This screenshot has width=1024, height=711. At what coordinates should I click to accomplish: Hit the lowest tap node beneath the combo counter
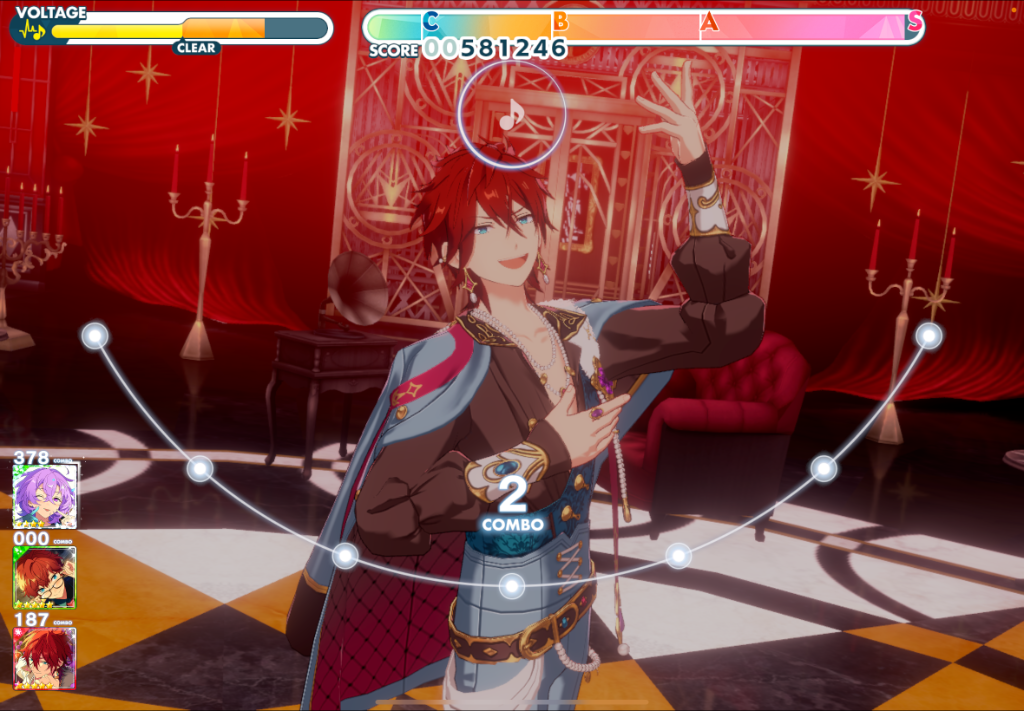(x=512, y=584)
